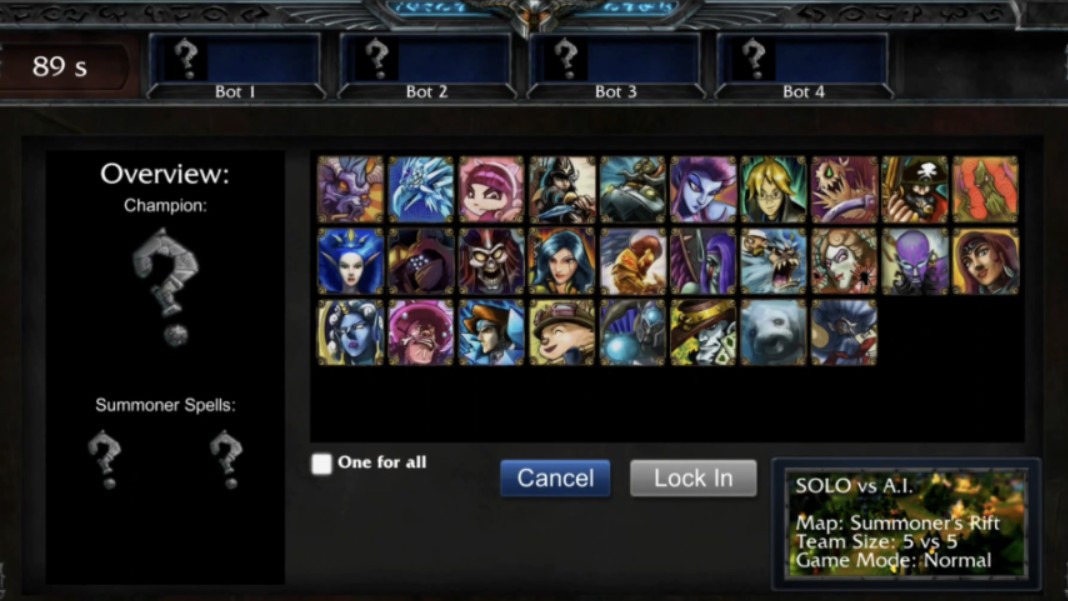The height and width of the screenshot is (601, 1068).
Task: Select the bald purple Ryze portrait
Action: [x=914, y=261]
